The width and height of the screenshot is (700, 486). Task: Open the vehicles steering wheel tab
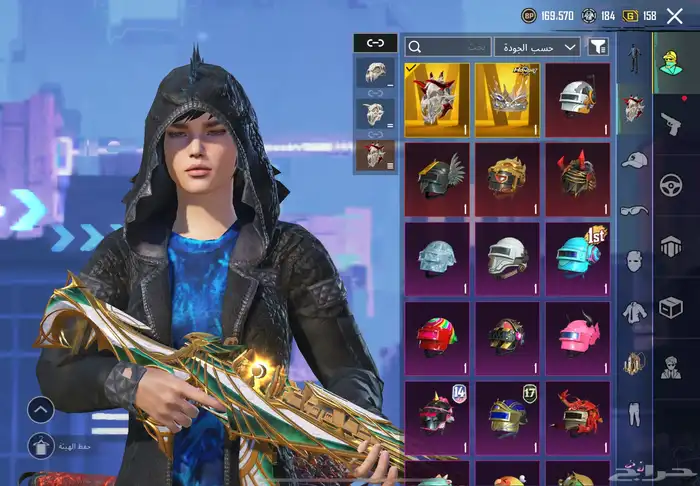672,185
